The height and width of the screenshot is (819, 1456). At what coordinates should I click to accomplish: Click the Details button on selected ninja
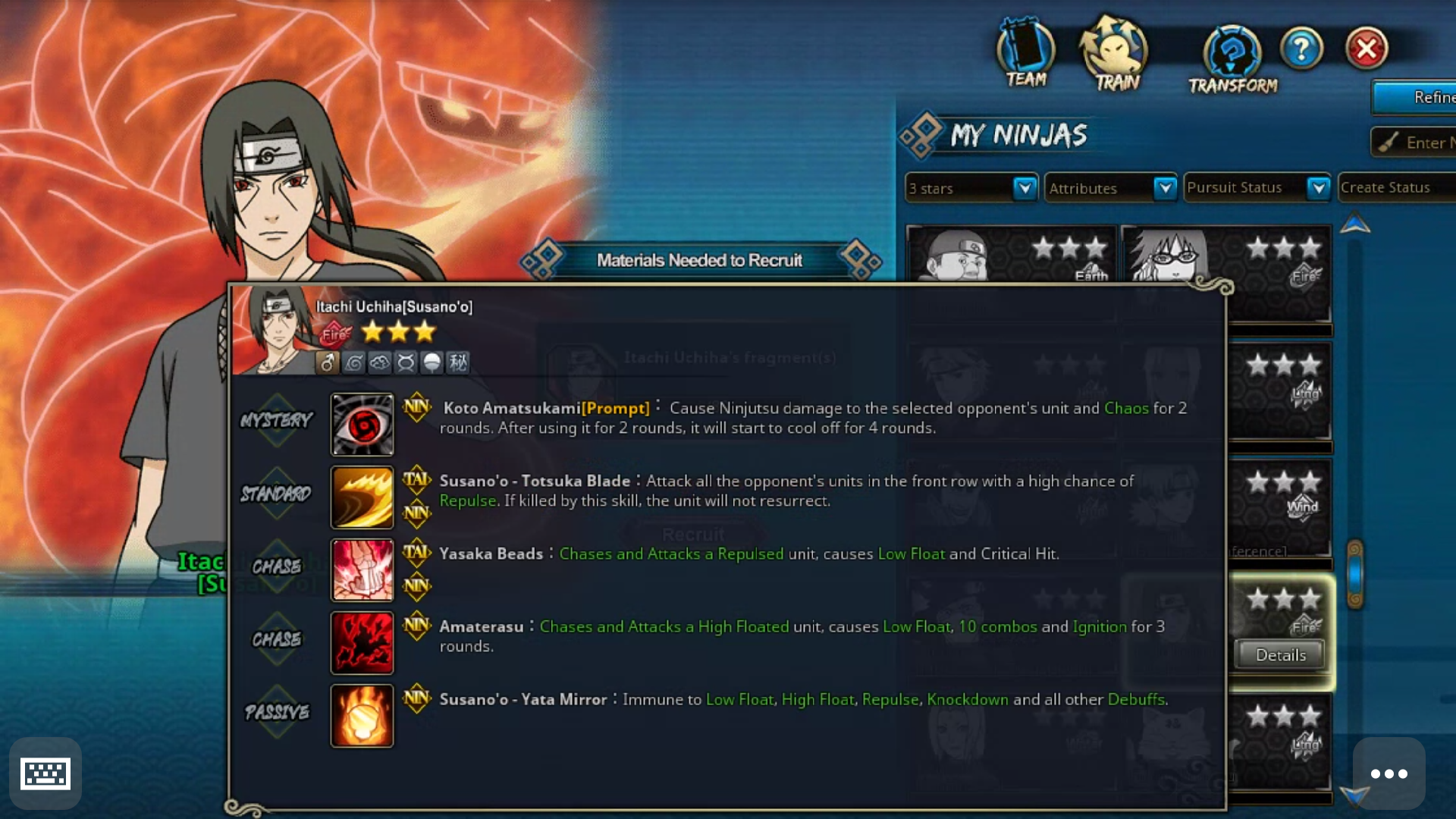pos(1280,655)
